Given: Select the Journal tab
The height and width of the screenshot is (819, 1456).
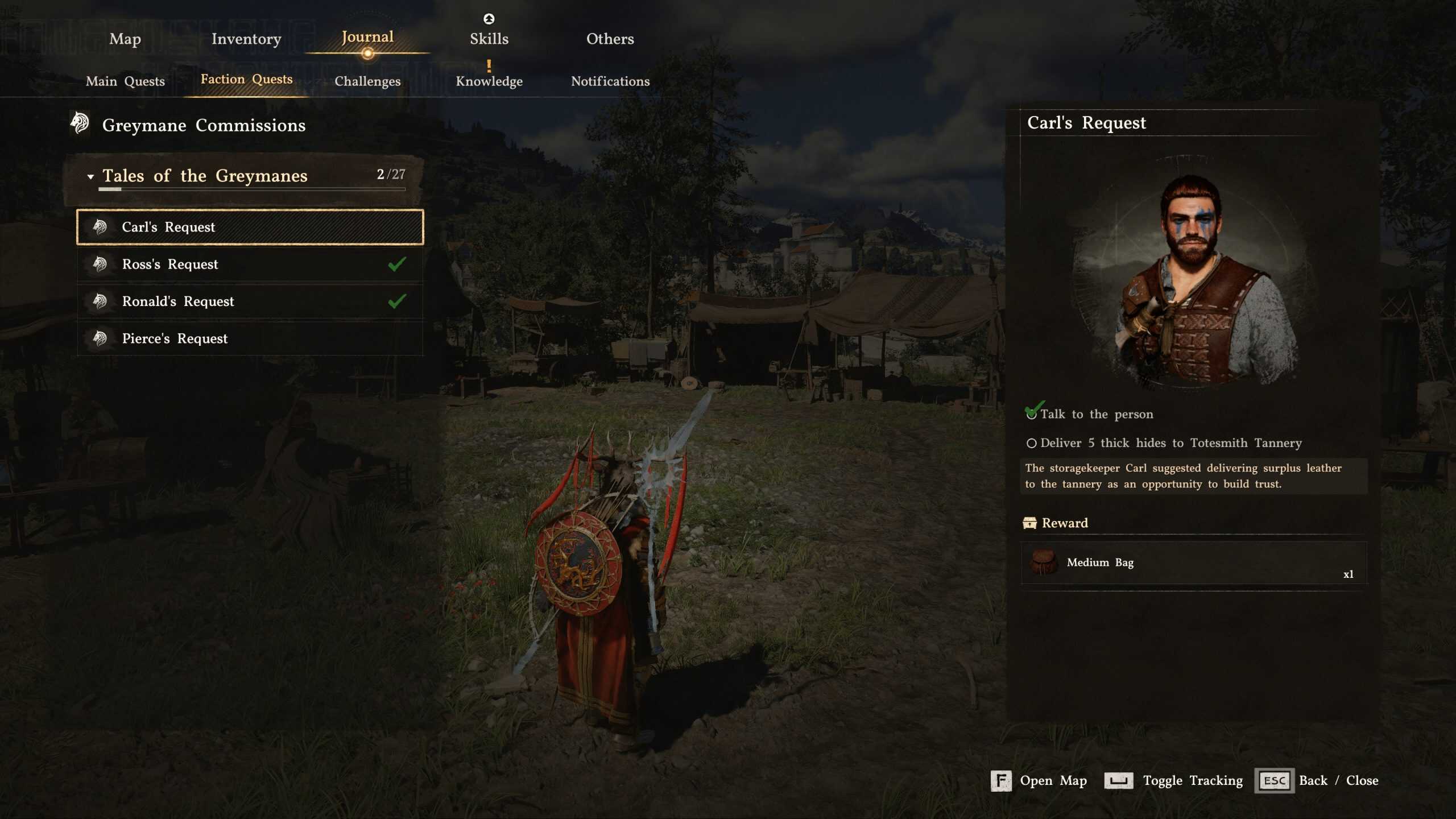Looking at the screenshot, I should coord(367,38).
